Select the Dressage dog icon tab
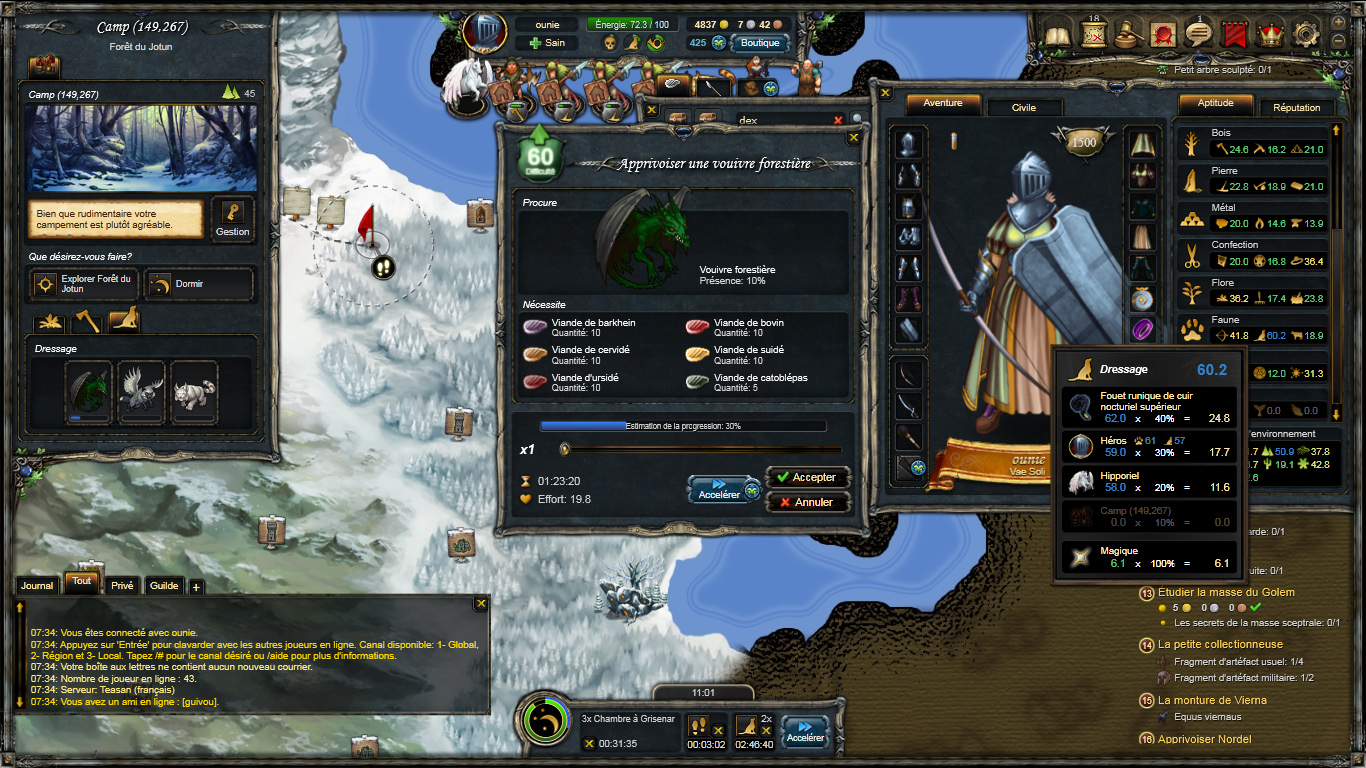Image resolution: width=1366 pixels, height=768 pixels. coord(124,318)
